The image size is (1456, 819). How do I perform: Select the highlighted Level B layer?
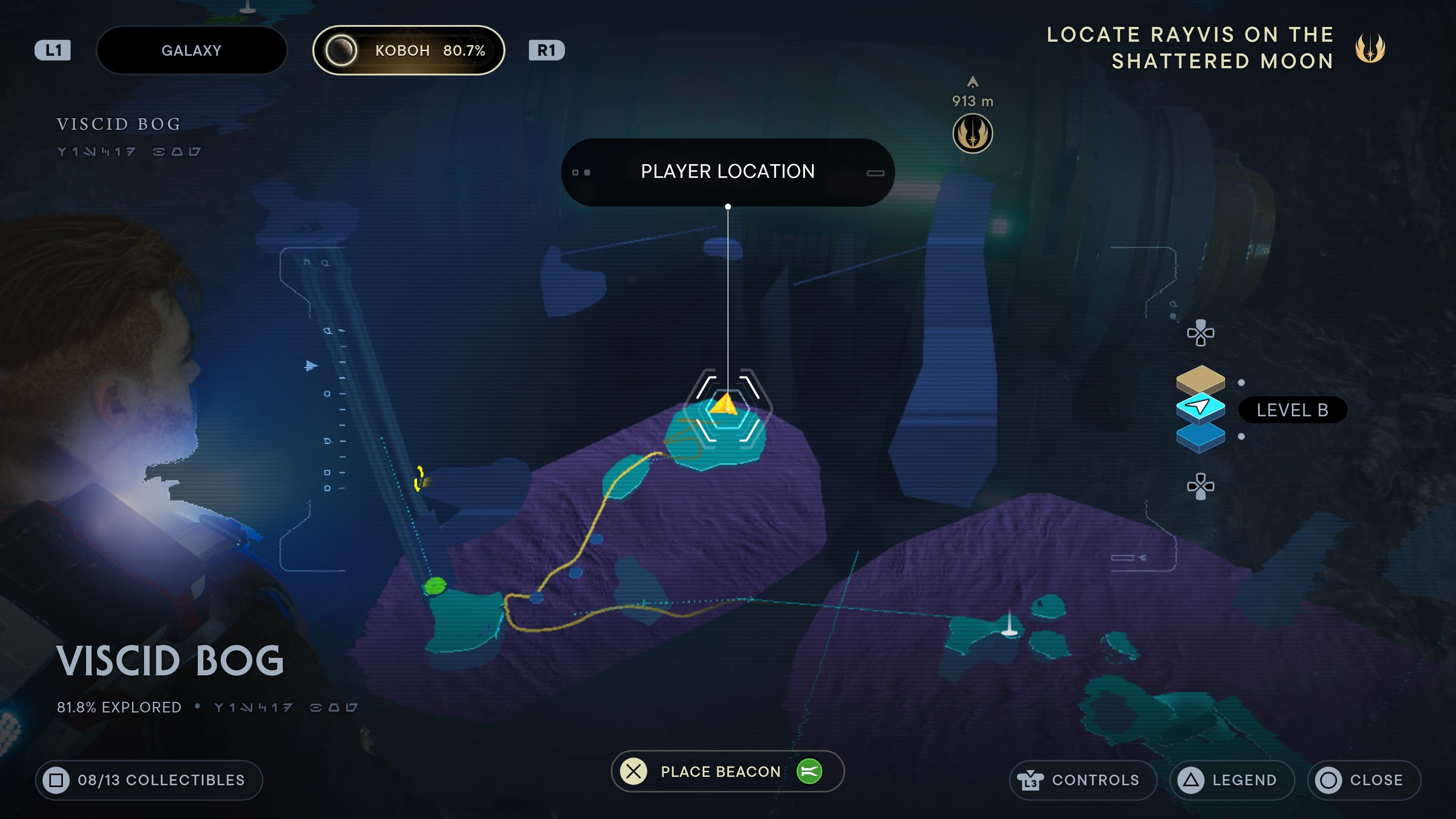tap(1200, 407)
